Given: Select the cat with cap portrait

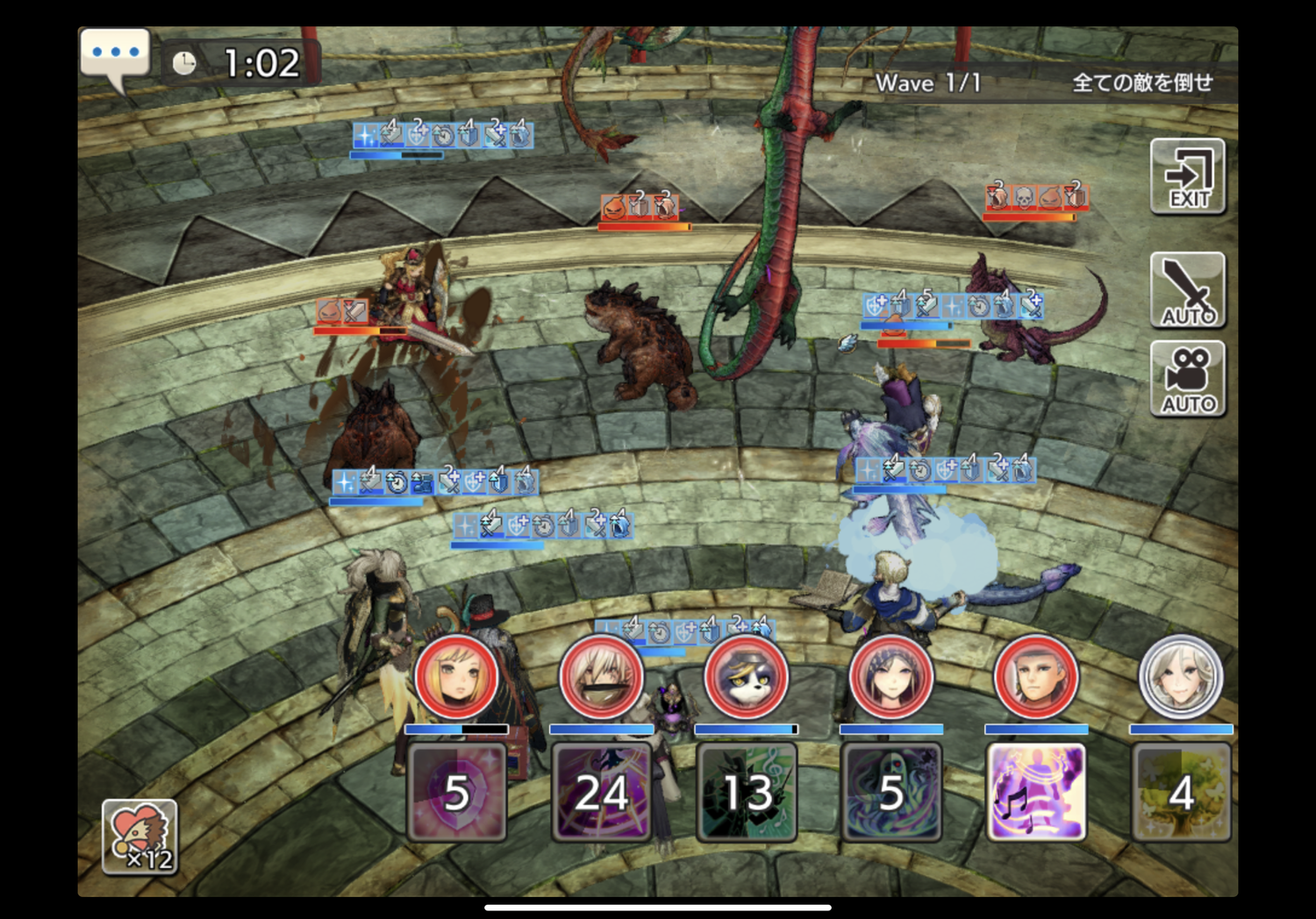Looking at the screenshot, I should (746, 677).
